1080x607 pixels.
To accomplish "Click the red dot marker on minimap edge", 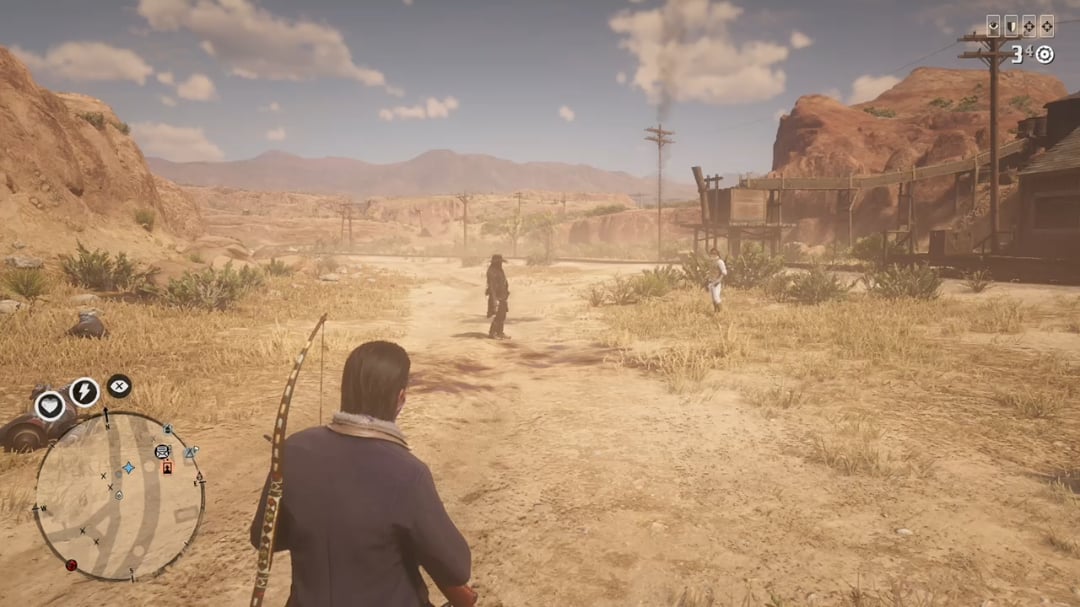I will click(71, 565).
